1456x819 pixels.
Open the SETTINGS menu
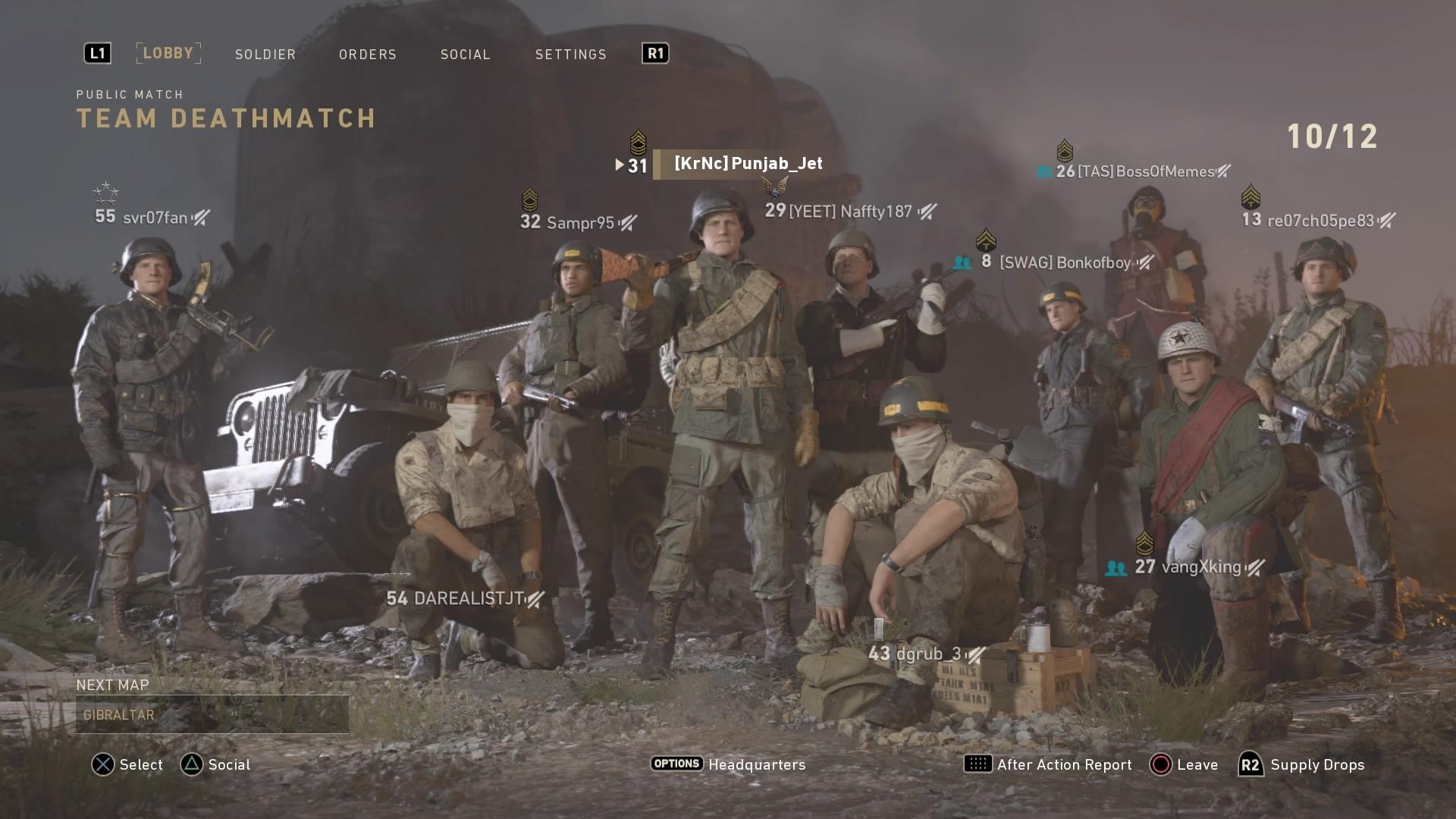(570, 54)
